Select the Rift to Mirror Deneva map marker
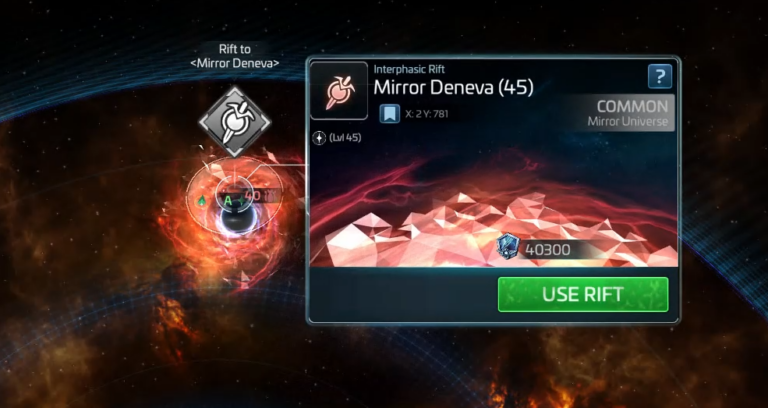The height and width of the screenshot is (408, 768). click(234, 123)
